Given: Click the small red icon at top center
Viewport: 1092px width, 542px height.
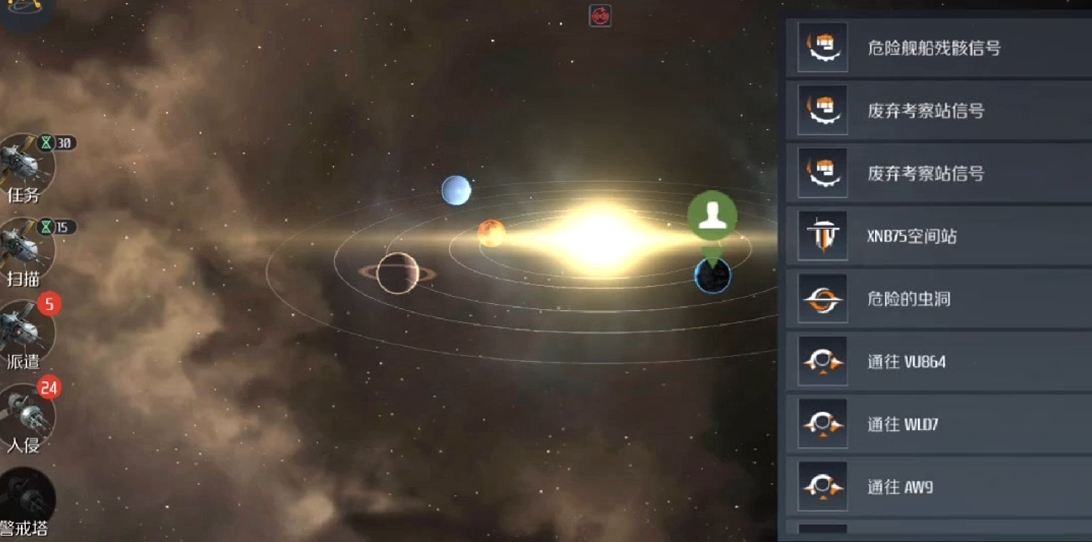Looking at the screenshot, I should [600, 16].
